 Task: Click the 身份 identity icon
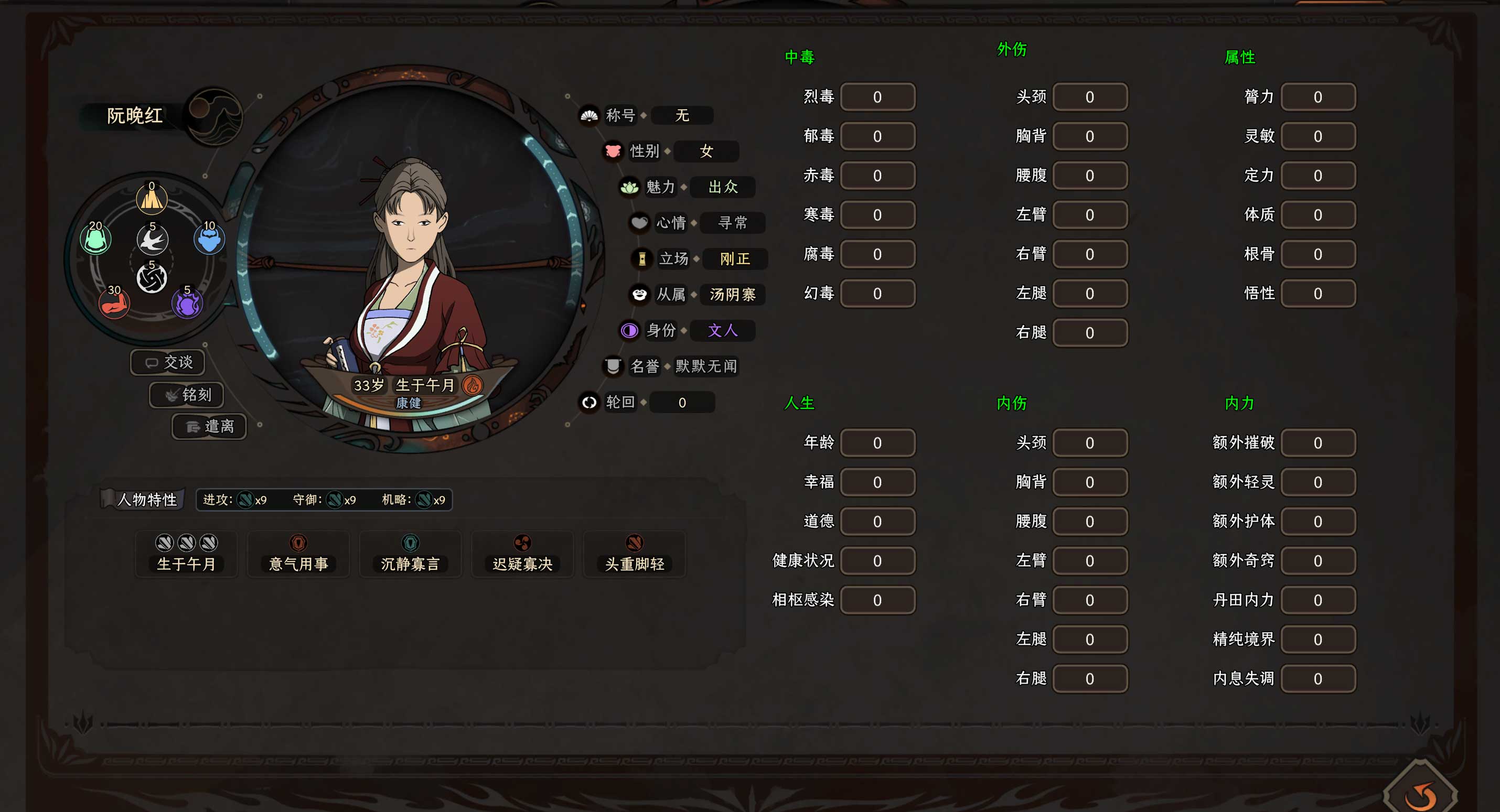coord(629,331)
